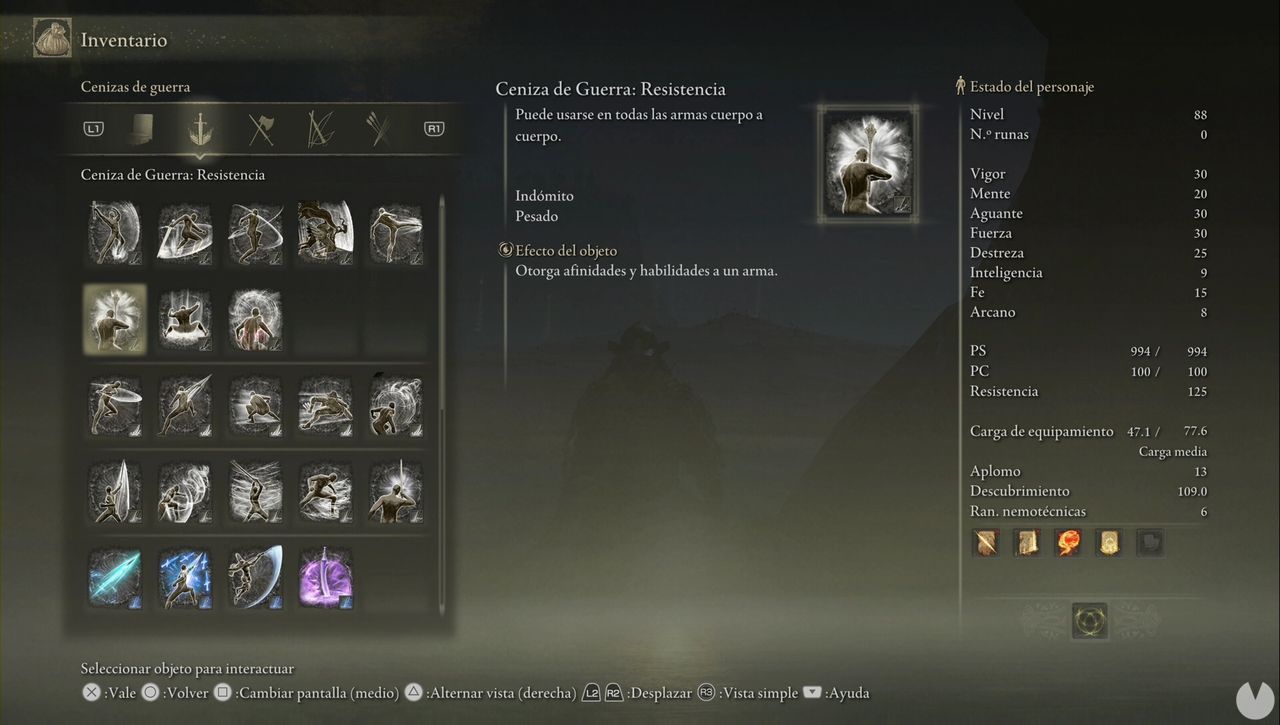Choose the kneeling figure under light pillar
The width and height of the screenshot is (1280, 725).
(x=185, y=319)
